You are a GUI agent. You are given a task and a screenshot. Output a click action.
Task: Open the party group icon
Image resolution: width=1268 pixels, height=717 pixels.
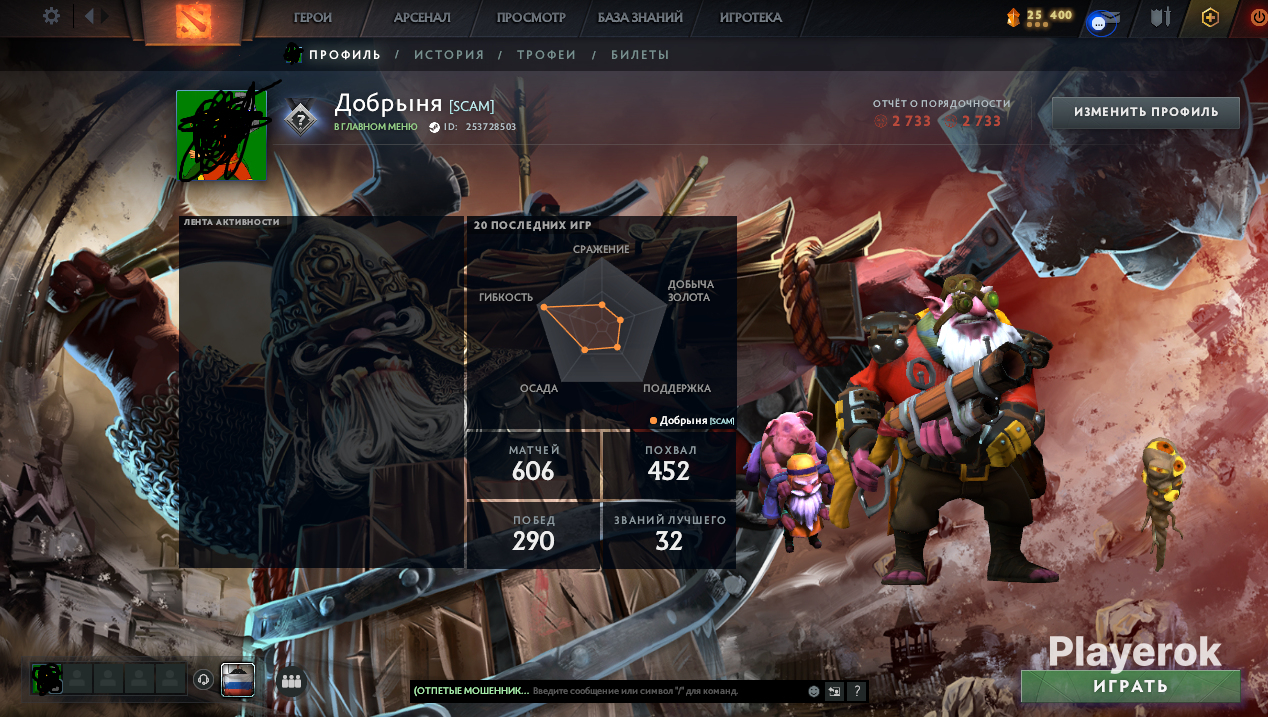(x=291, y=681)
